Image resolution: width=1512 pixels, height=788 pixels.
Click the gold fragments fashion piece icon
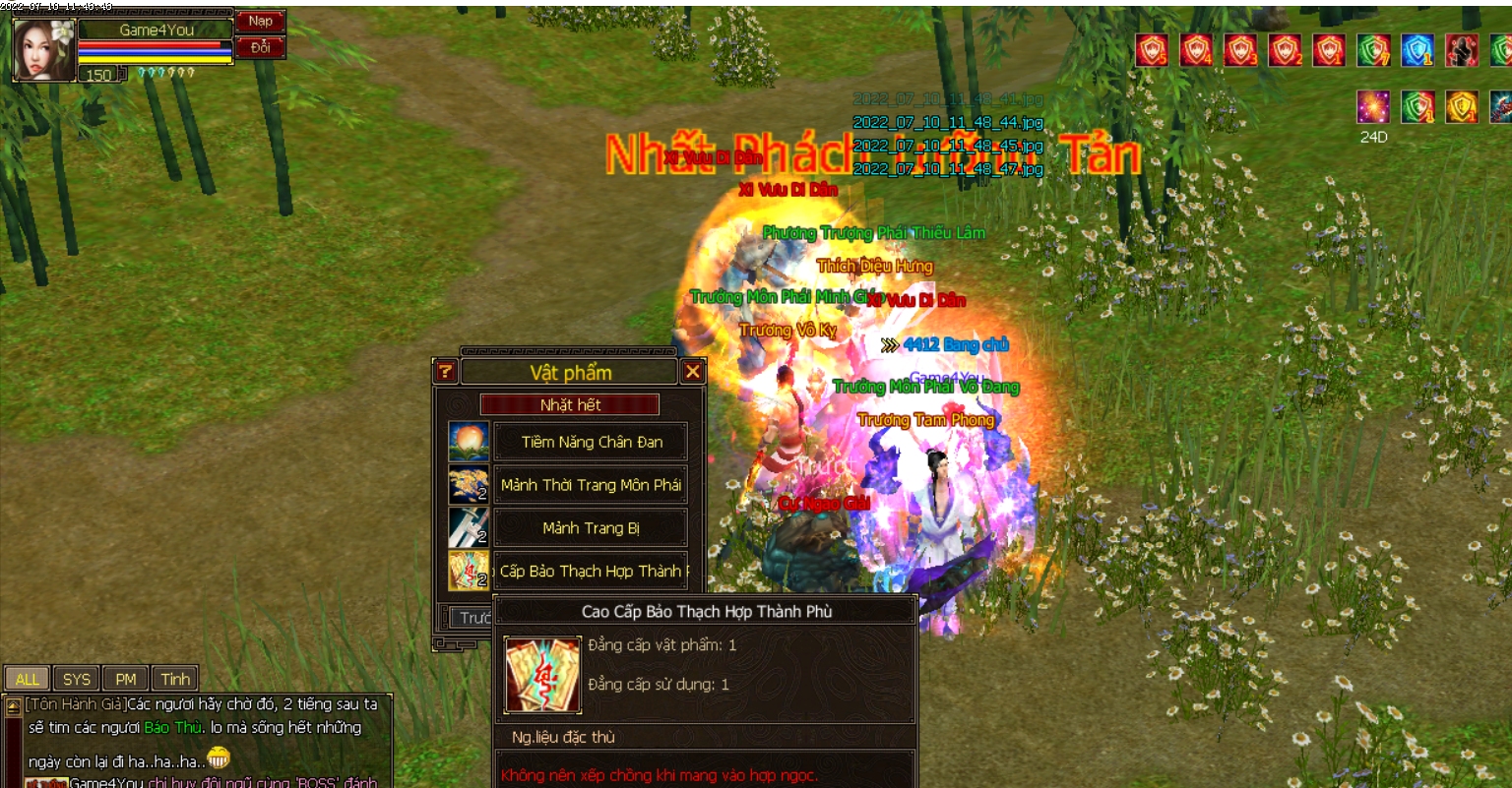(469, 485)
